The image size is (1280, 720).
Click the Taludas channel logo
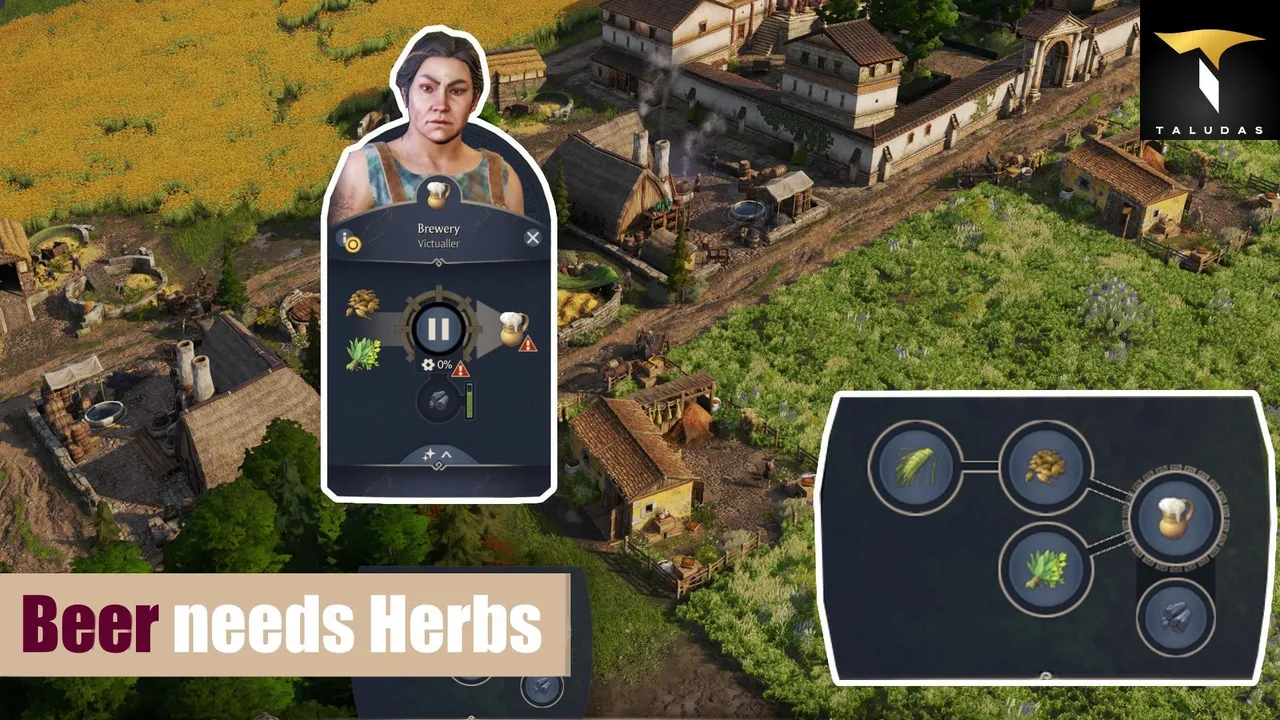1209,70
